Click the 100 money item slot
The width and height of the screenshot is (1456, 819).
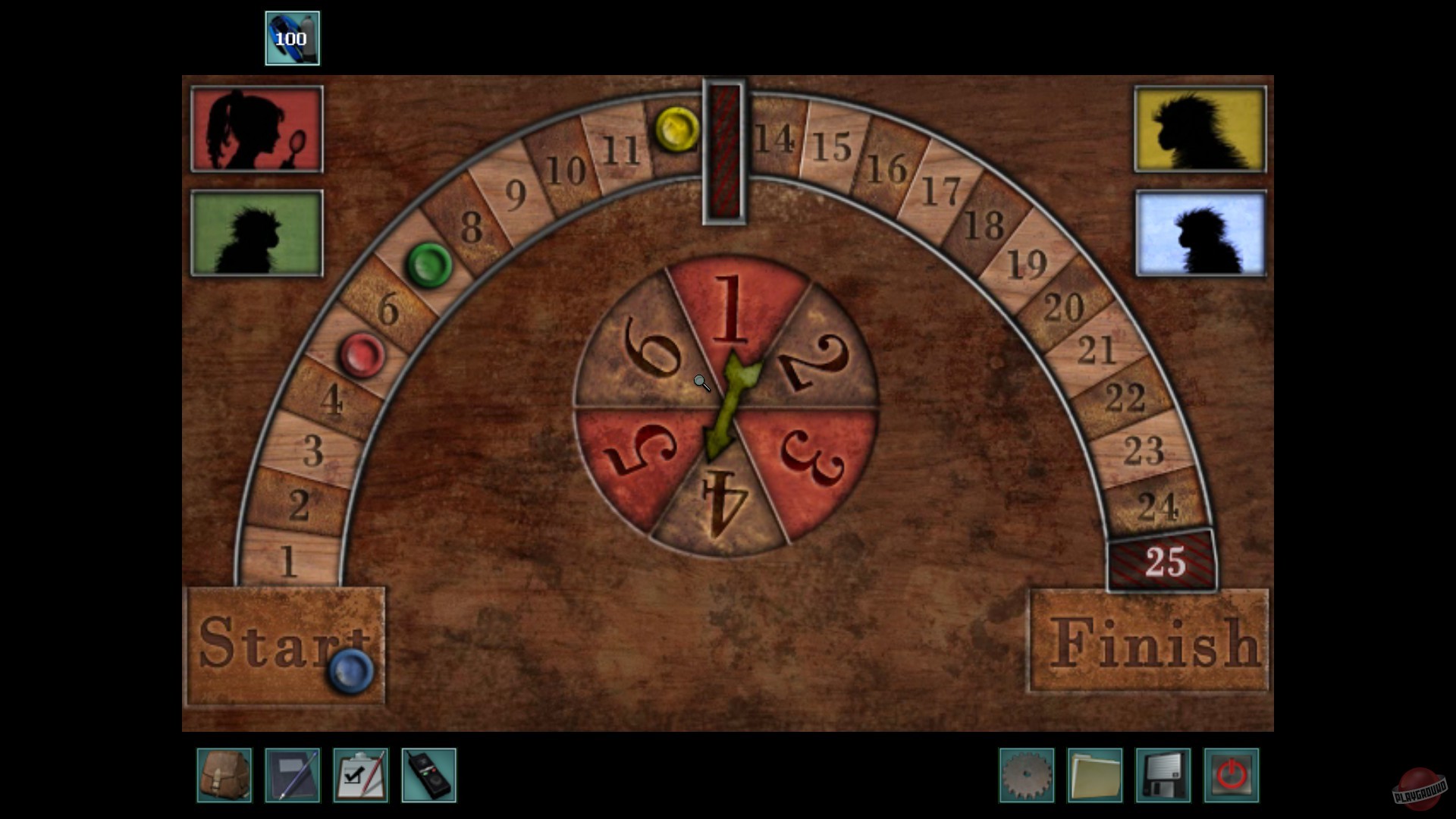pyautogui.click(x=292, y=36)
